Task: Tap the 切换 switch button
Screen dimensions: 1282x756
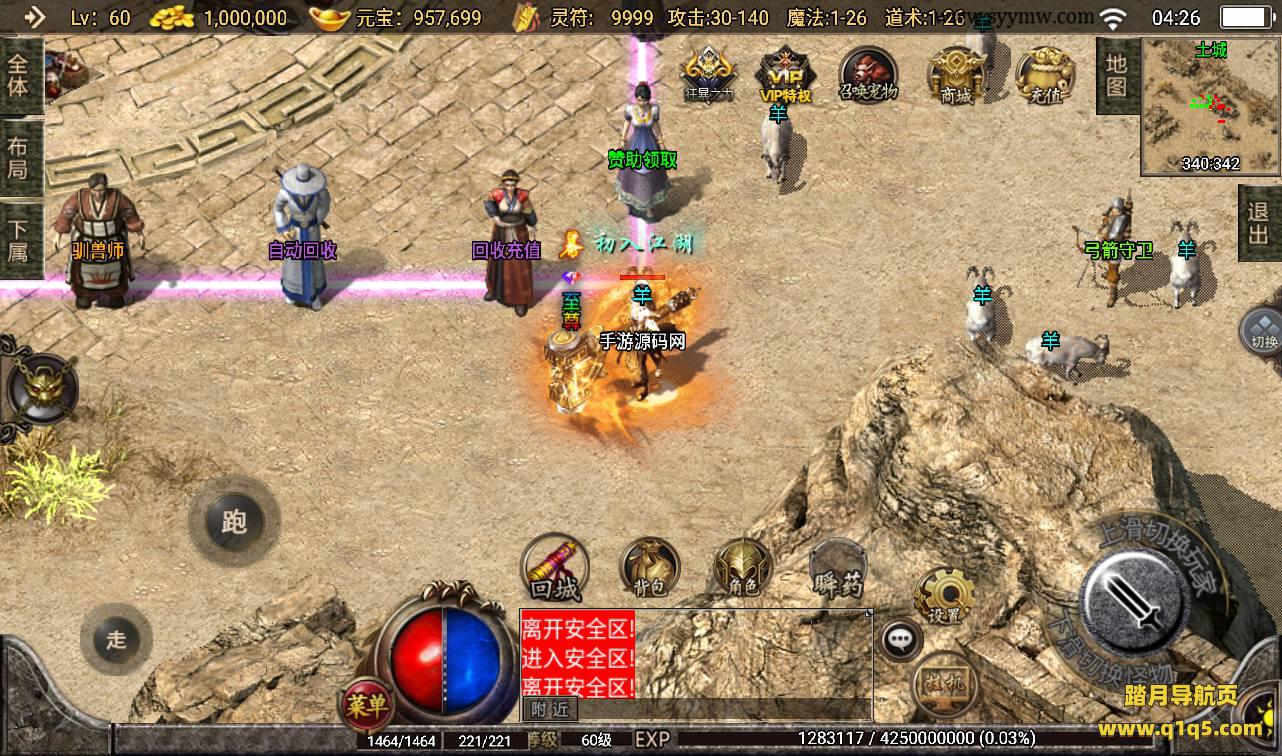Action: 1263,332
